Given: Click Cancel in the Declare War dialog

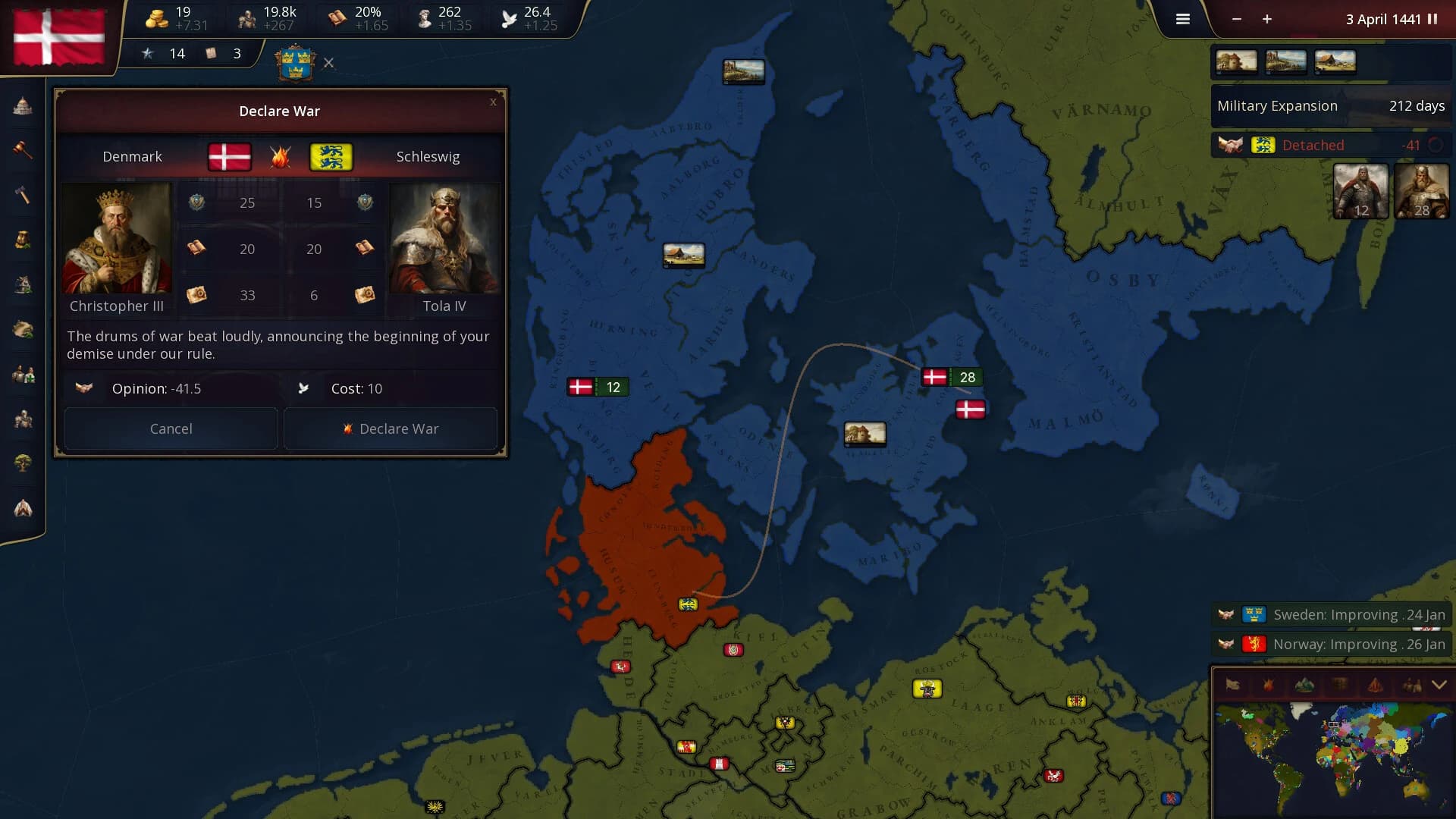Looking at the screenshot, I should coord(170,428).
